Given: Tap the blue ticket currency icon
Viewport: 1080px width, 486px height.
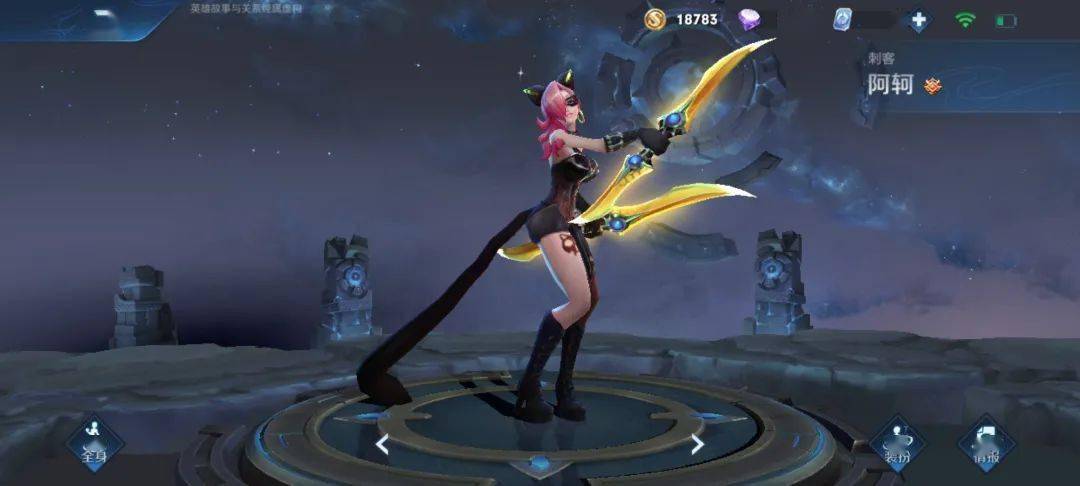Looking at the screenshot, I should pos(842,19).
